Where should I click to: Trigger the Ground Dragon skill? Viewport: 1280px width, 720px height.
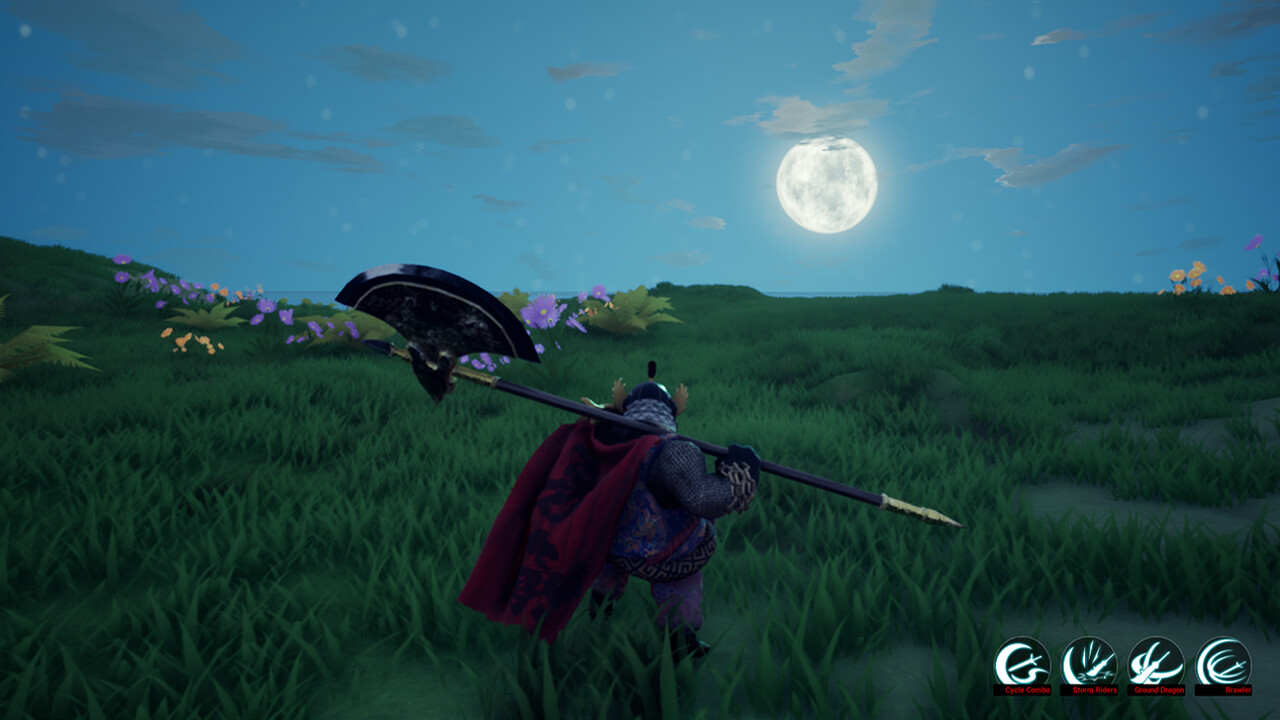(1156, 662)
